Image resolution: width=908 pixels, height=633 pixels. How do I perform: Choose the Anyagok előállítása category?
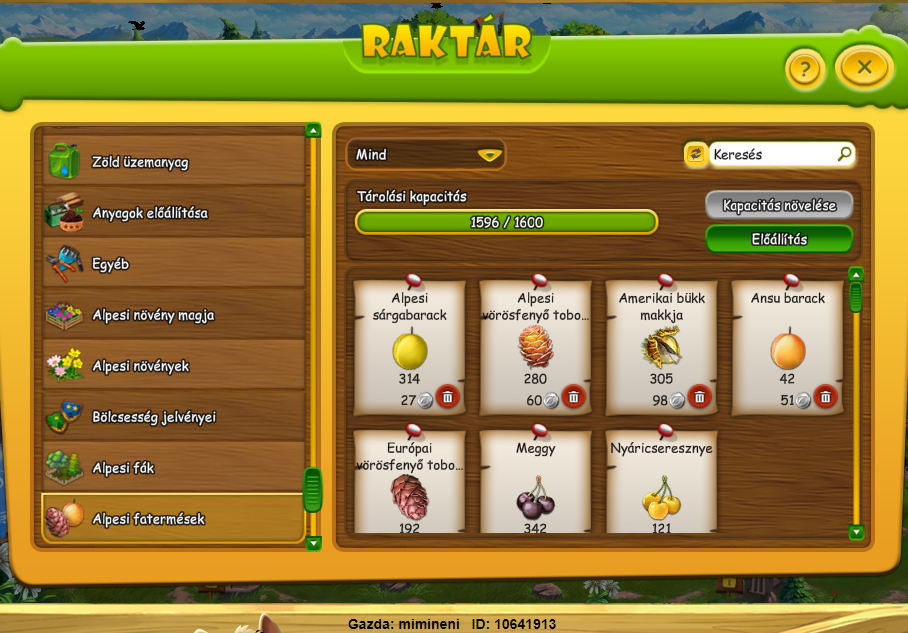point(174,213)
